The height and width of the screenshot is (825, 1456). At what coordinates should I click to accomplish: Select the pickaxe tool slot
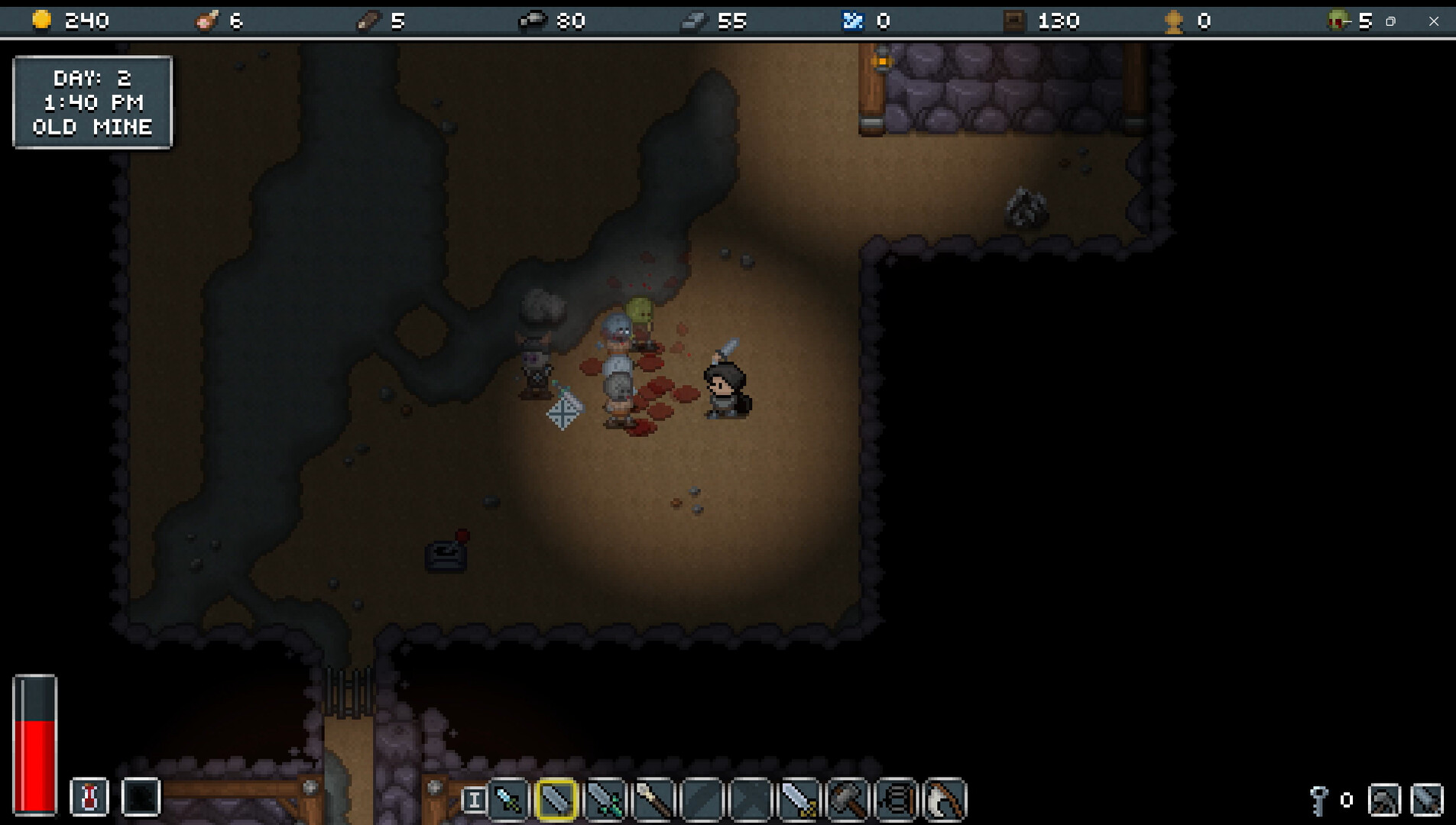coord(1384,800)
